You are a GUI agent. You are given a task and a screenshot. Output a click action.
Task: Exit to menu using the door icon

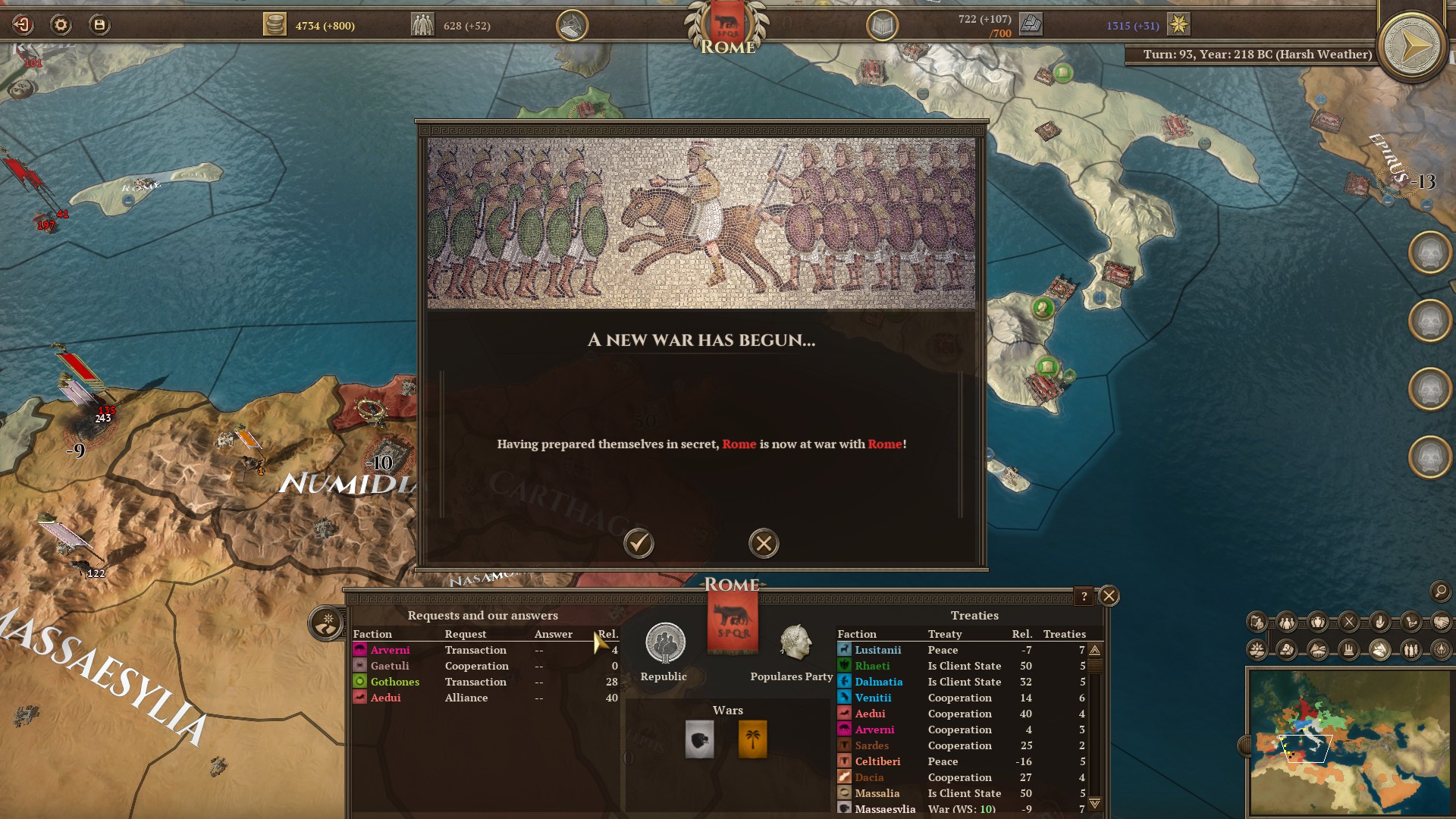23,25
